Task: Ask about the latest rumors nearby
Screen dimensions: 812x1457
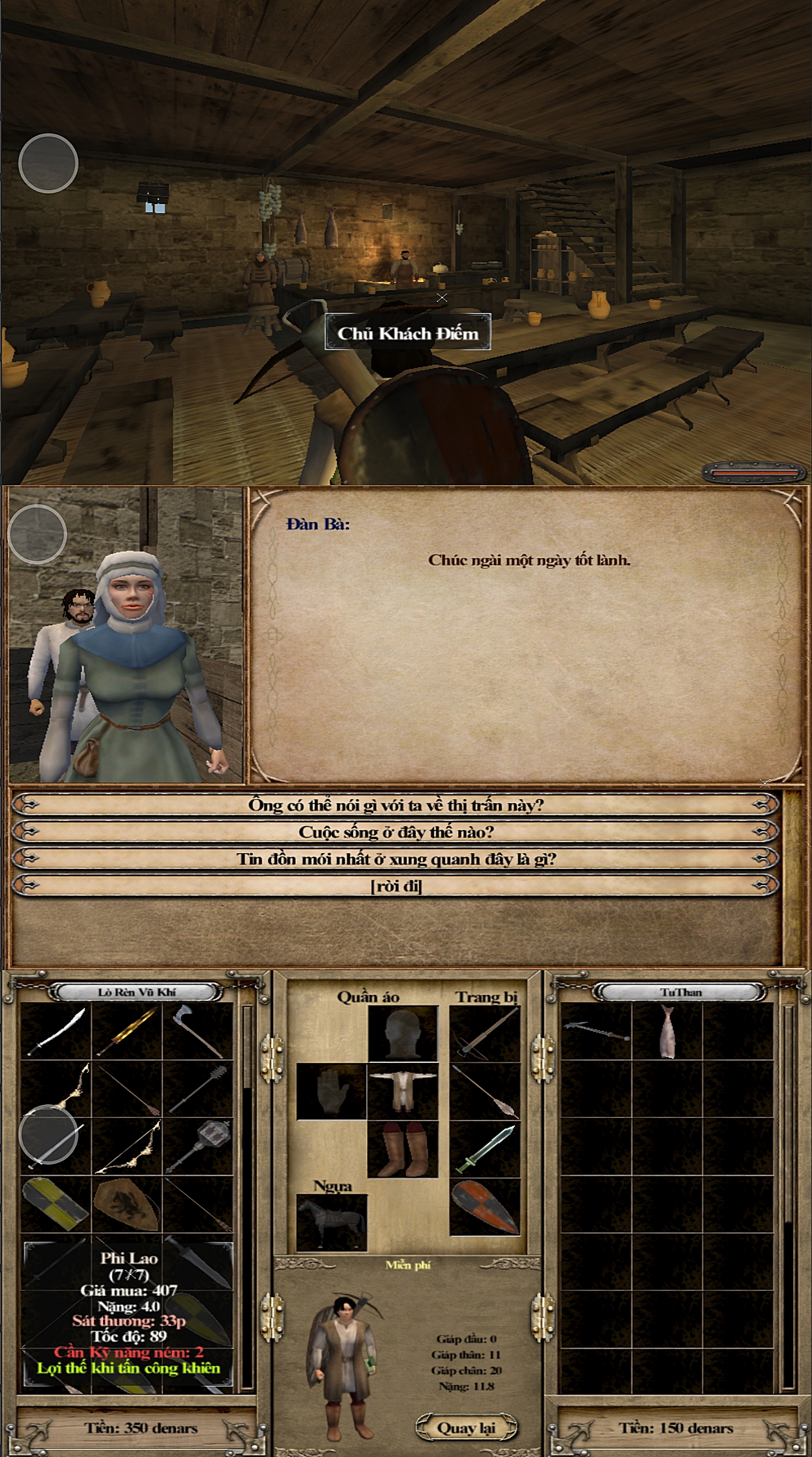Action: click(395, 859)
